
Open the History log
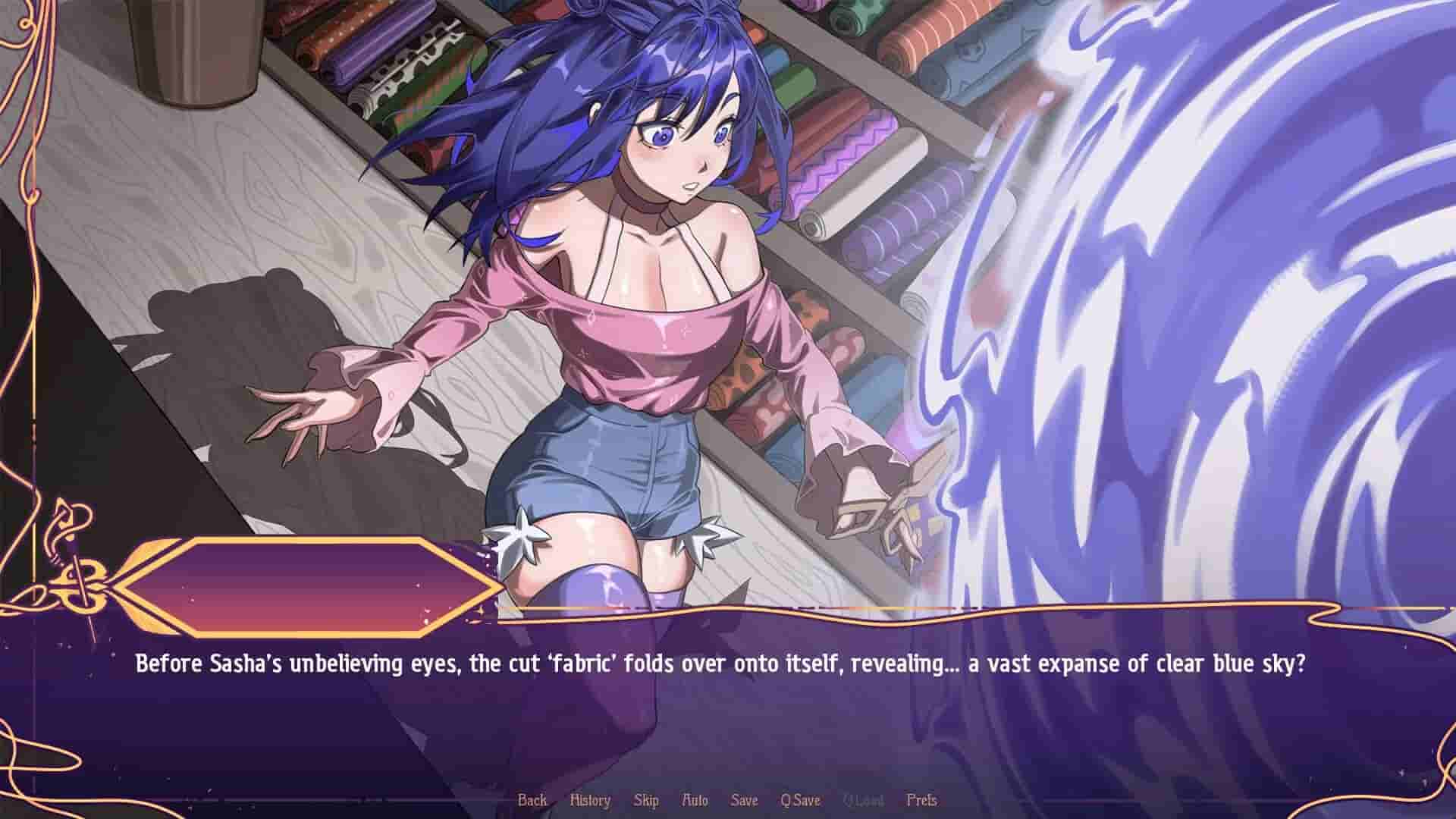(590, 799)
